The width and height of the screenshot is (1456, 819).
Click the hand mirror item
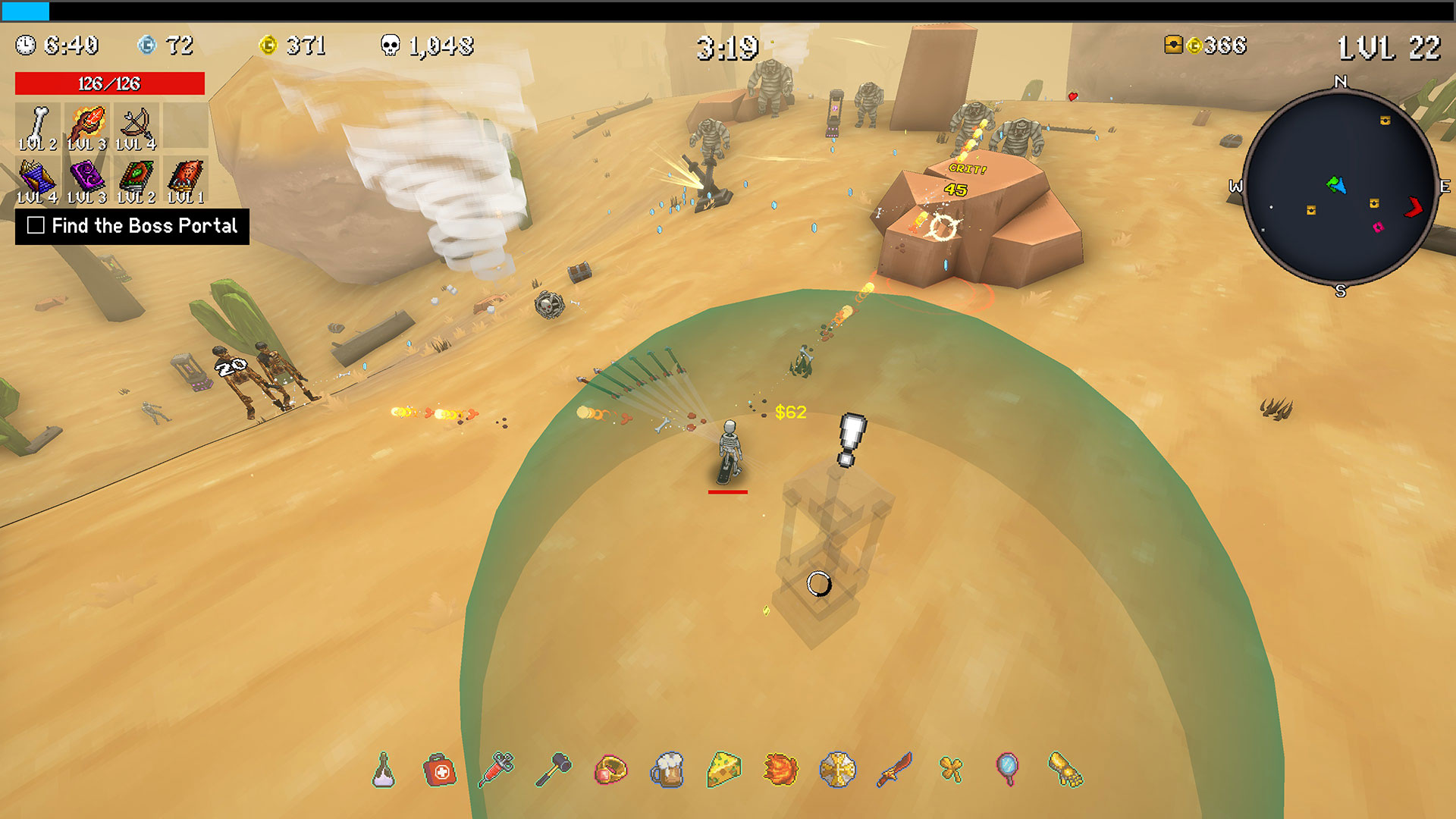click(x=1008, y=770)
